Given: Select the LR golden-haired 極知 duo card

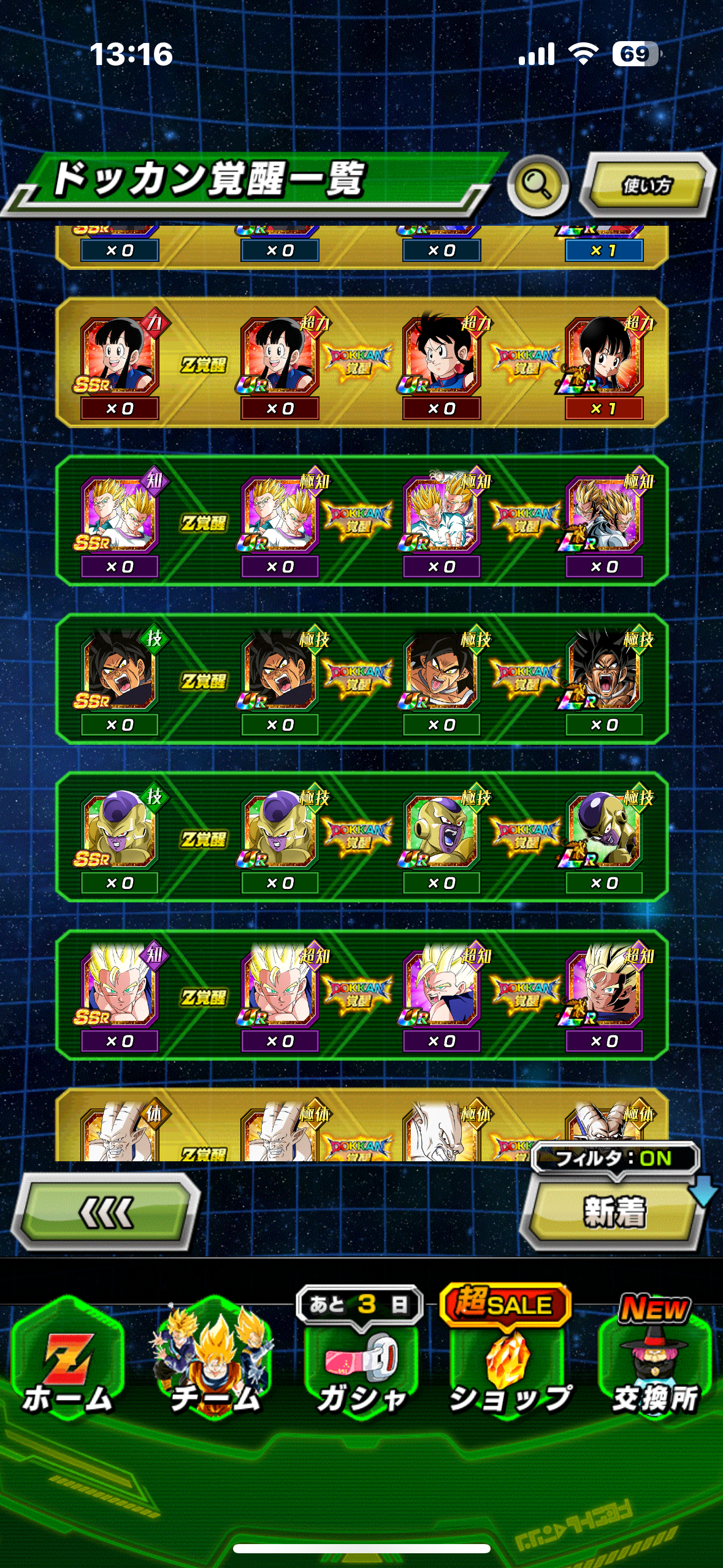Looking at the screenshot, I should pos(604,515).
